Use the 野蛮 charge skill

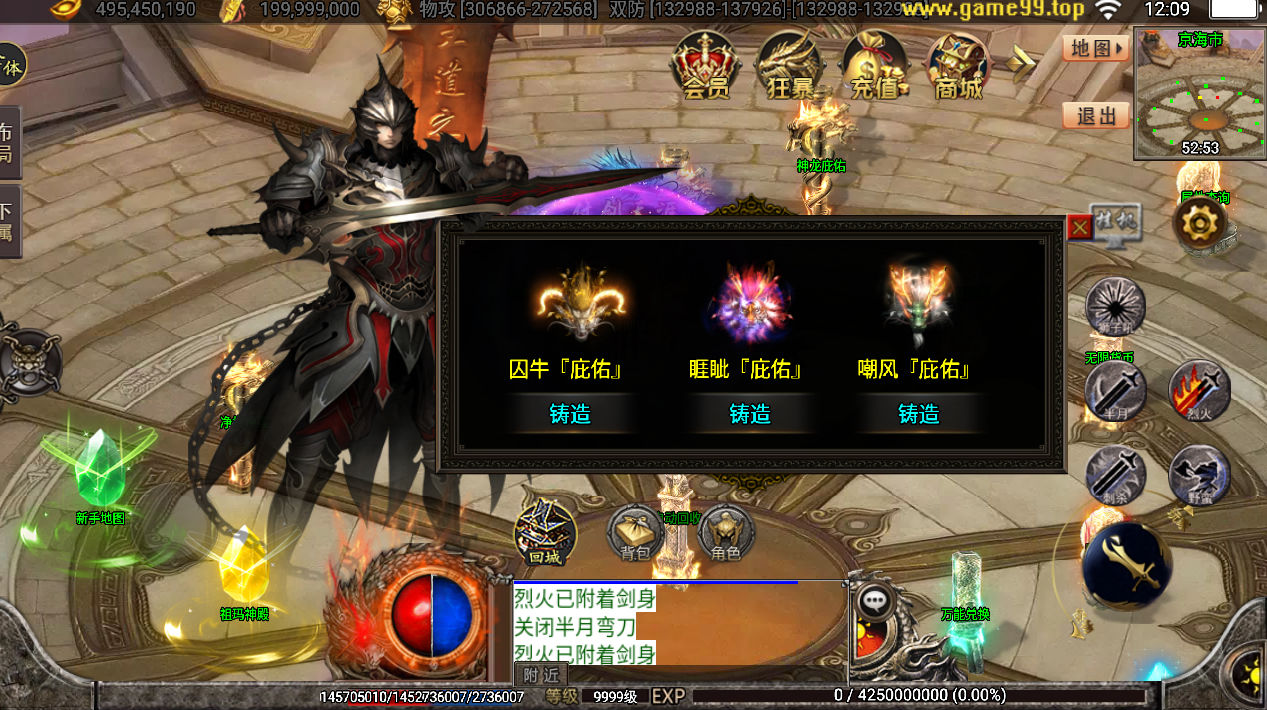tap(1199, 475)
